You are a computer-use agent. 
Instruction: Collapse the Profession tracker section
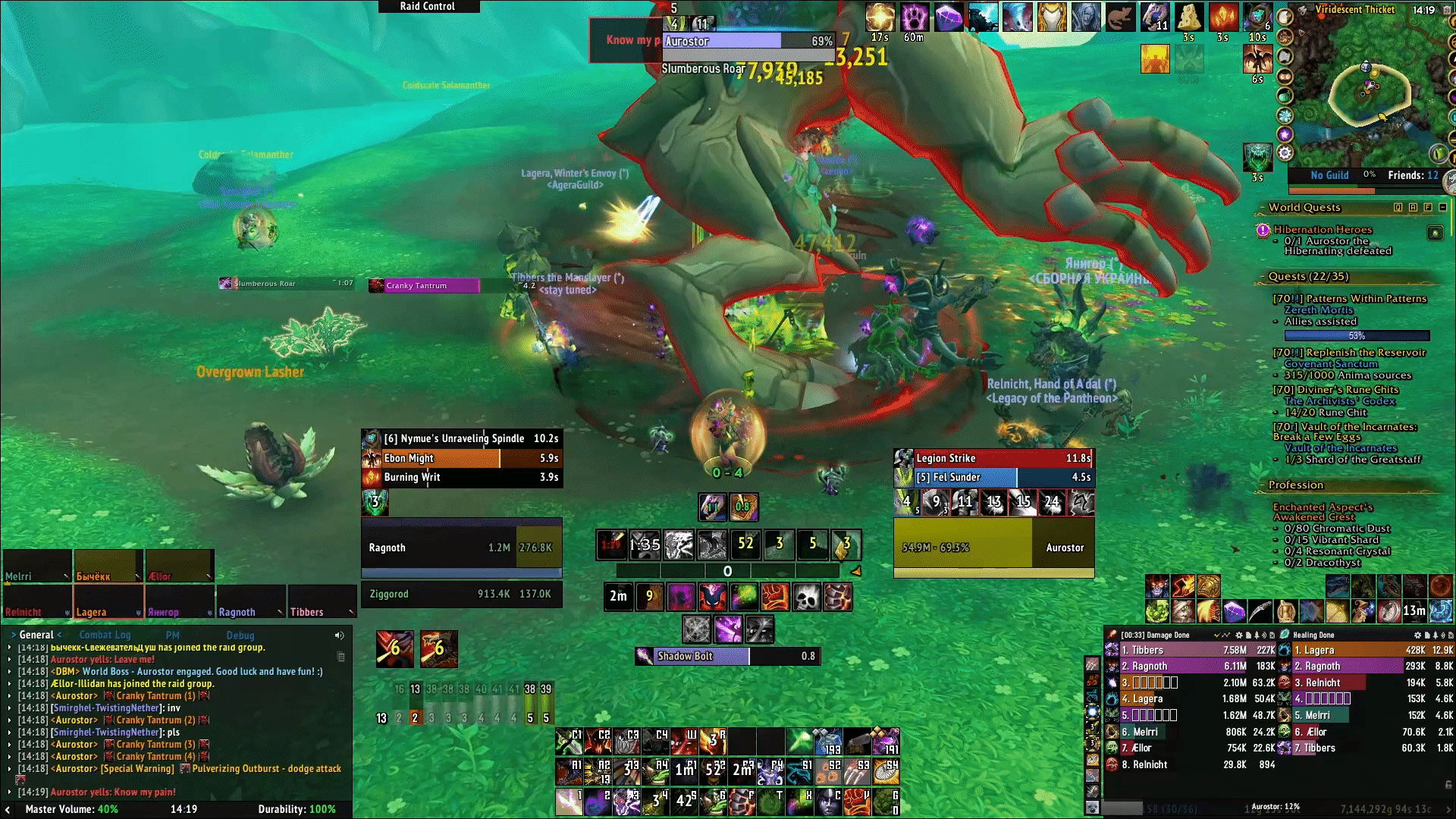tap(1295, 485)
